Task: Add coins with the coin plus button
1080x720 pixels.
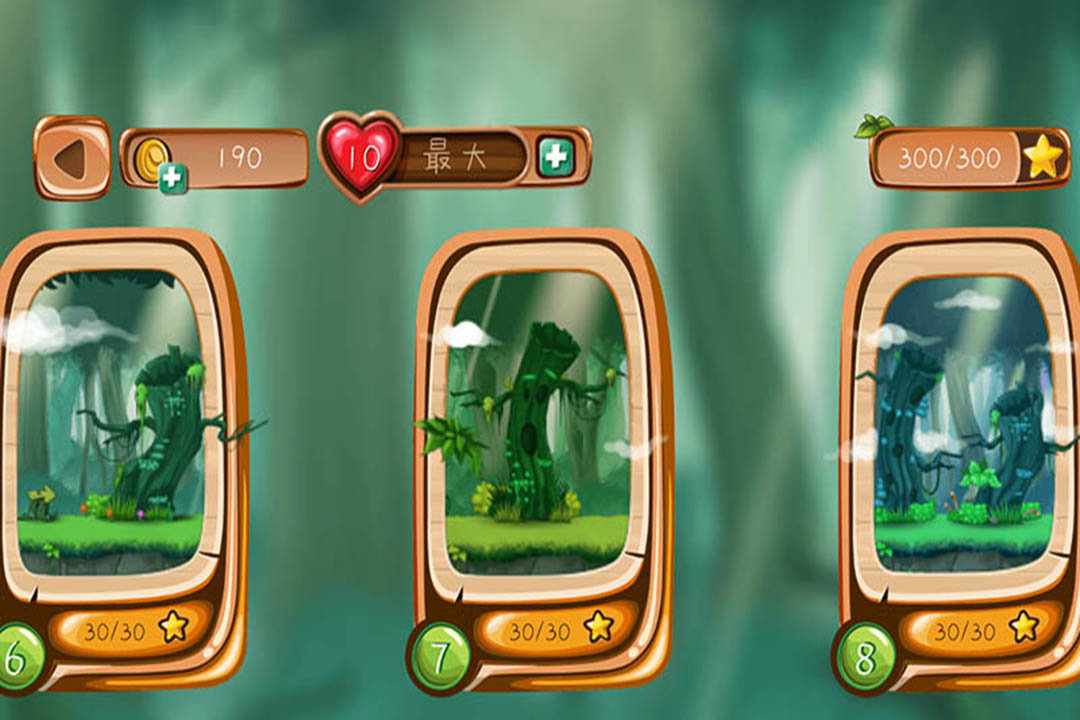Action: coord(173,178)
